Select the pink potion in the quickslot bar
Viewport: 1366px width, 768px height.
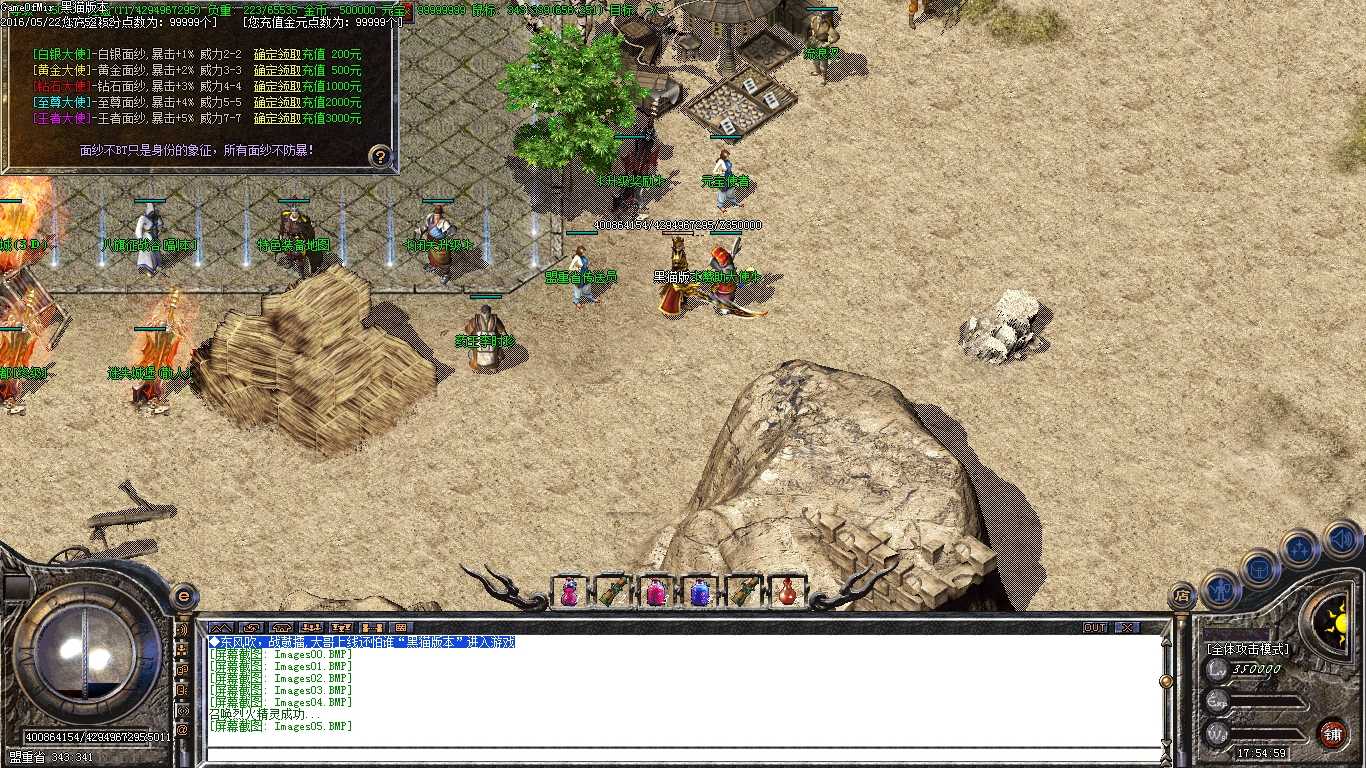[655, 592]
